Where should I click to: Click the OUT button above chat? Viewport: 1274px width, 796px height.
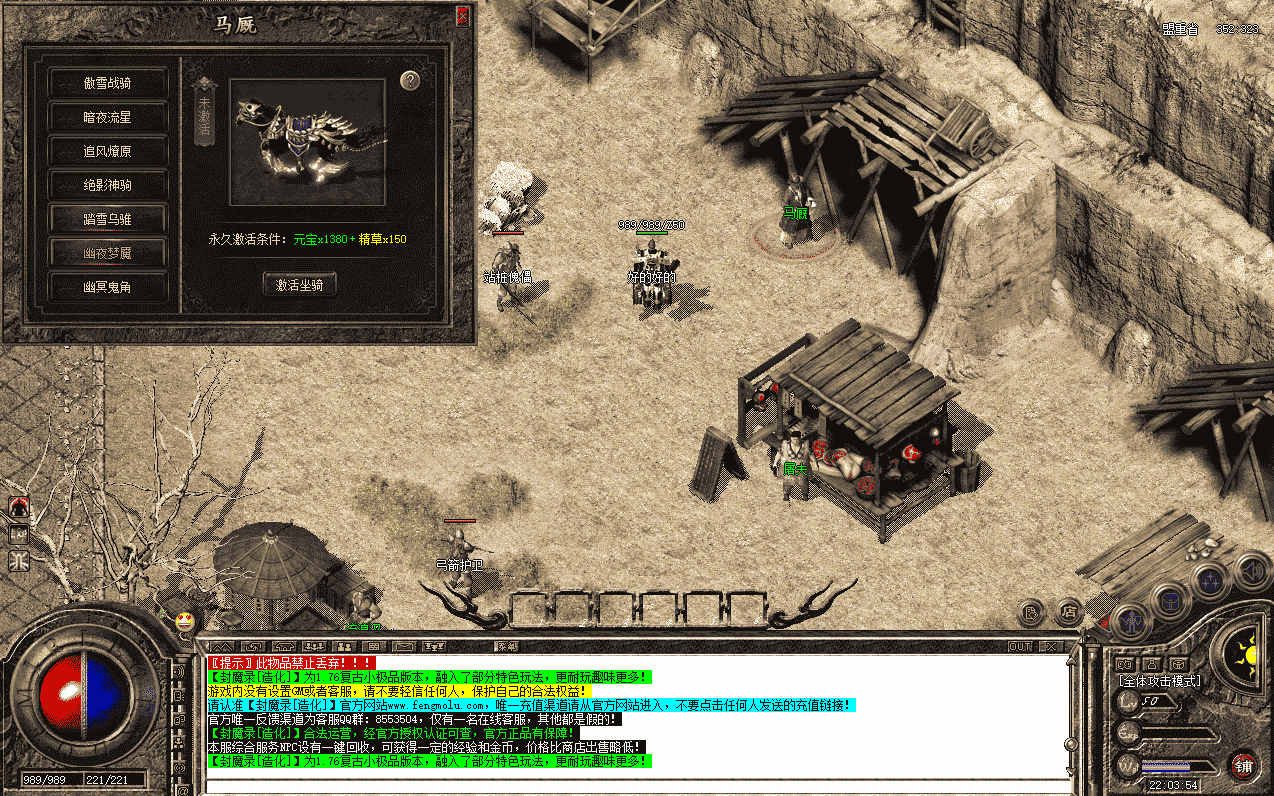click(x=1019, y=646)
